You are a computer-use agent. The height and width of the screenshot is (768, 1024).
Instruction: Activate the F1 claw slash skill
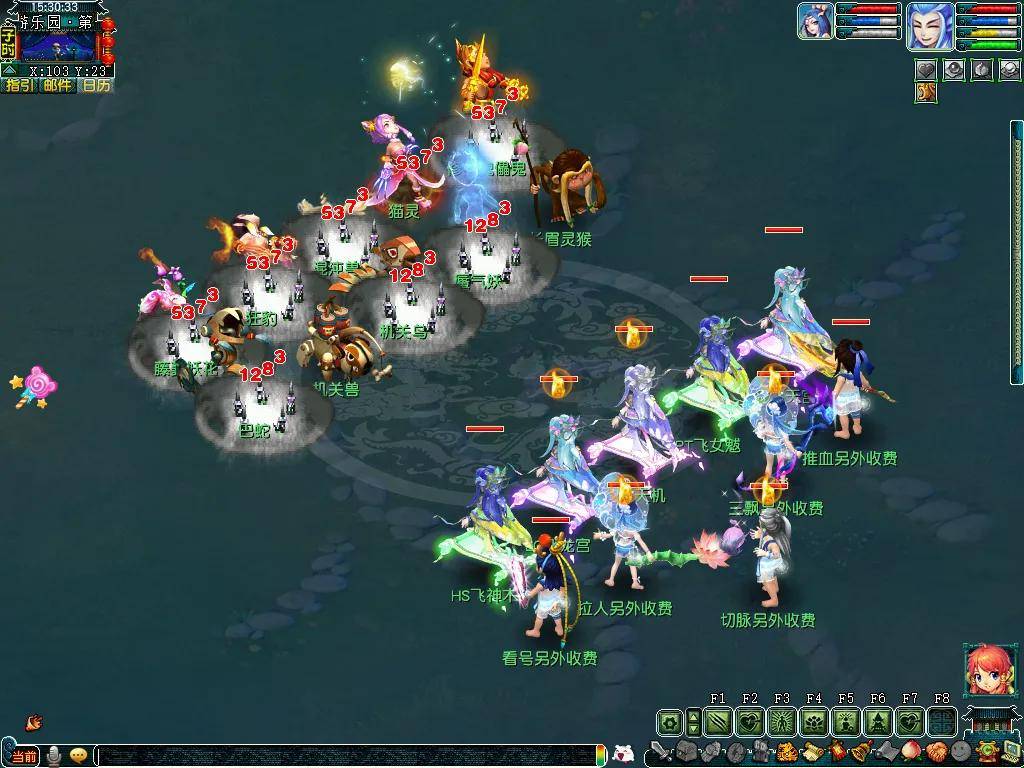(718, 721)
